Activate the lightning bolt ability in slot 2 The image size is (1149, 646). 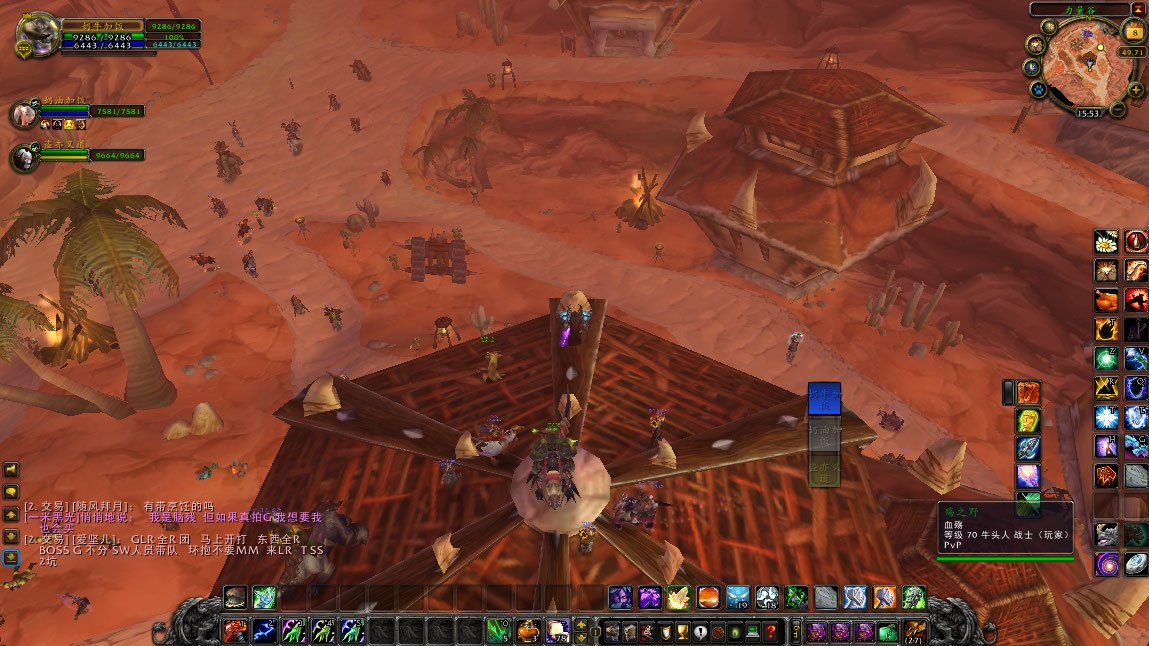[x=265, y=631]
